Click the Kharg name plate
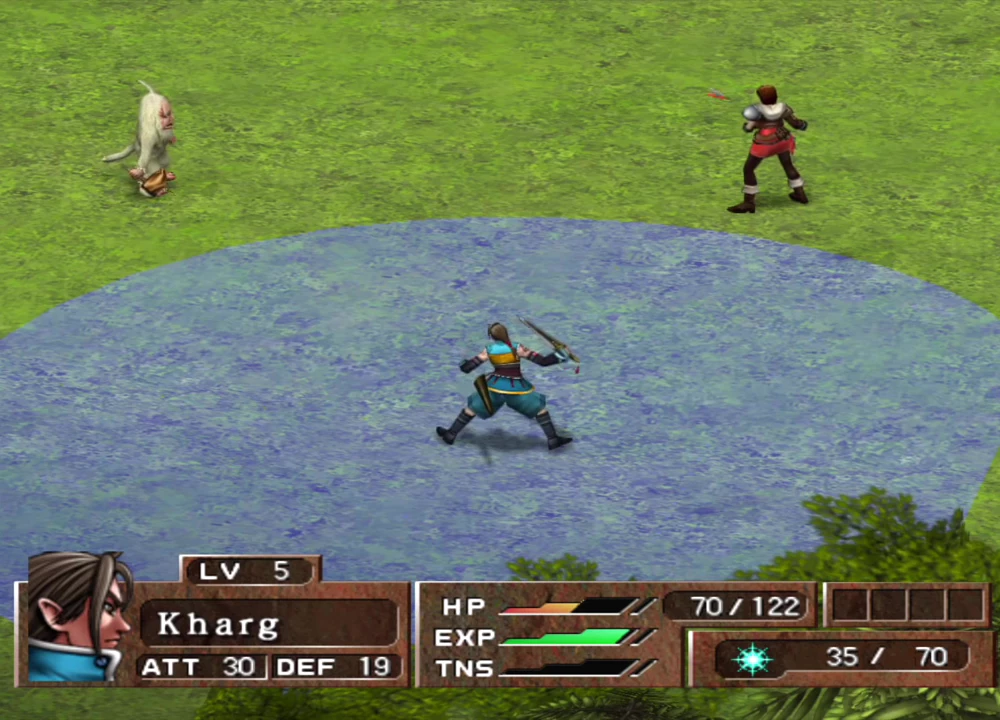Viewport: 1000px width, 720px height. 268,624
